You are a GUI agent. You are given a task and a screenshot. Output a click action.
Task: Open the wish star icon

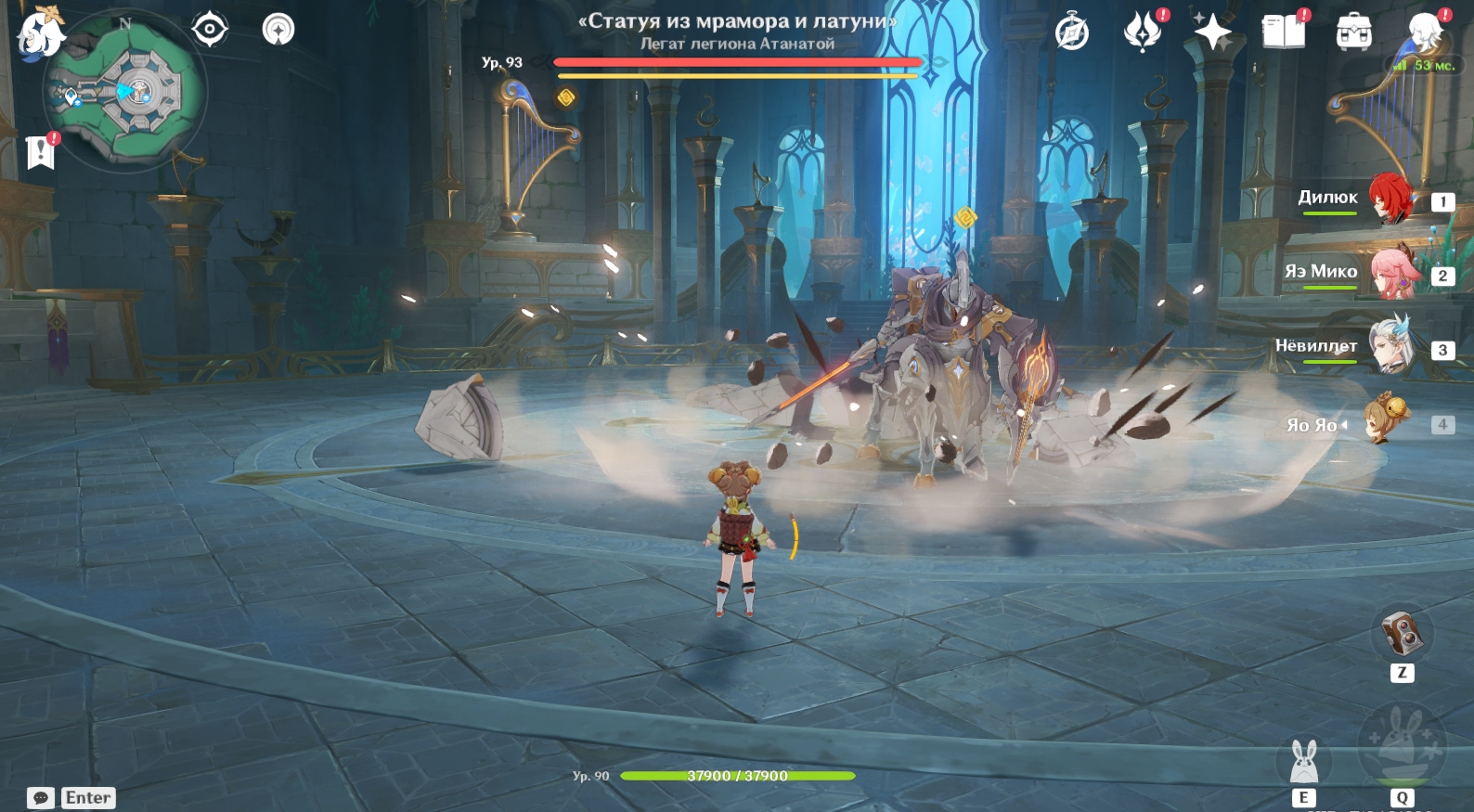click(1212, 32)
